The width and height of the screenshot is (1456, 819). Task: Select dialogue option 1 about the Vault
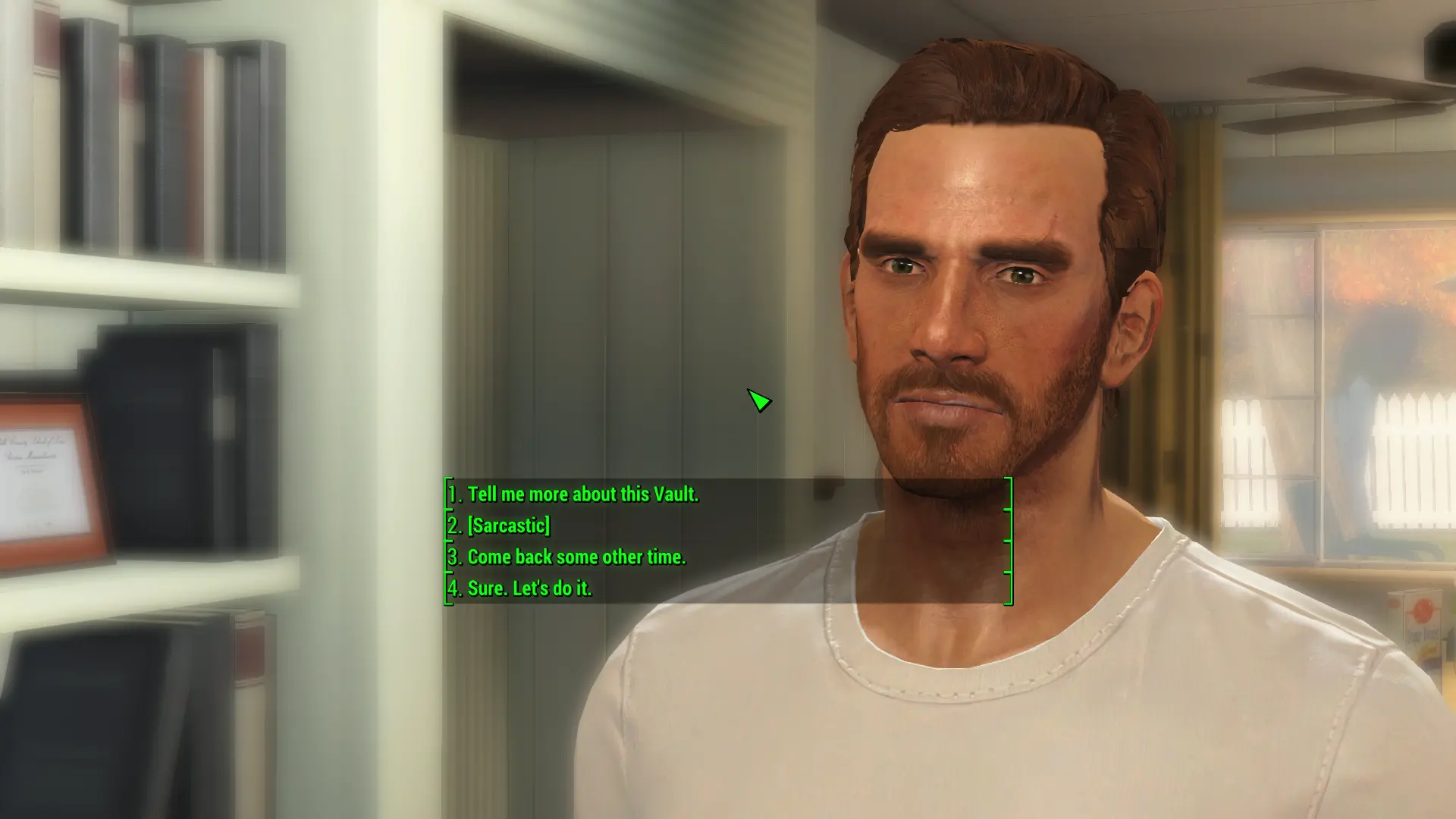(584, 494)
